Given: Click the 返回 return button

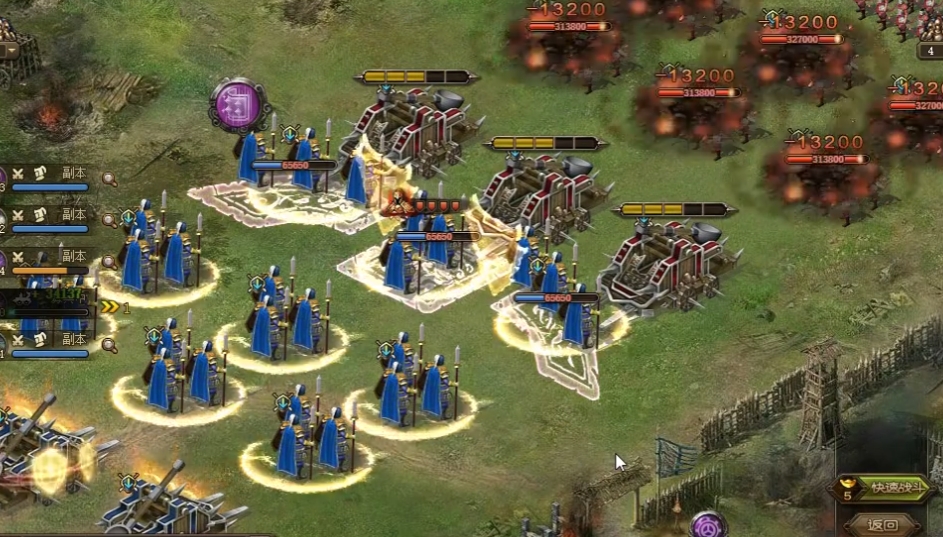Looking at the screenshot, I should pyautogui.click(x=884, y=525).
